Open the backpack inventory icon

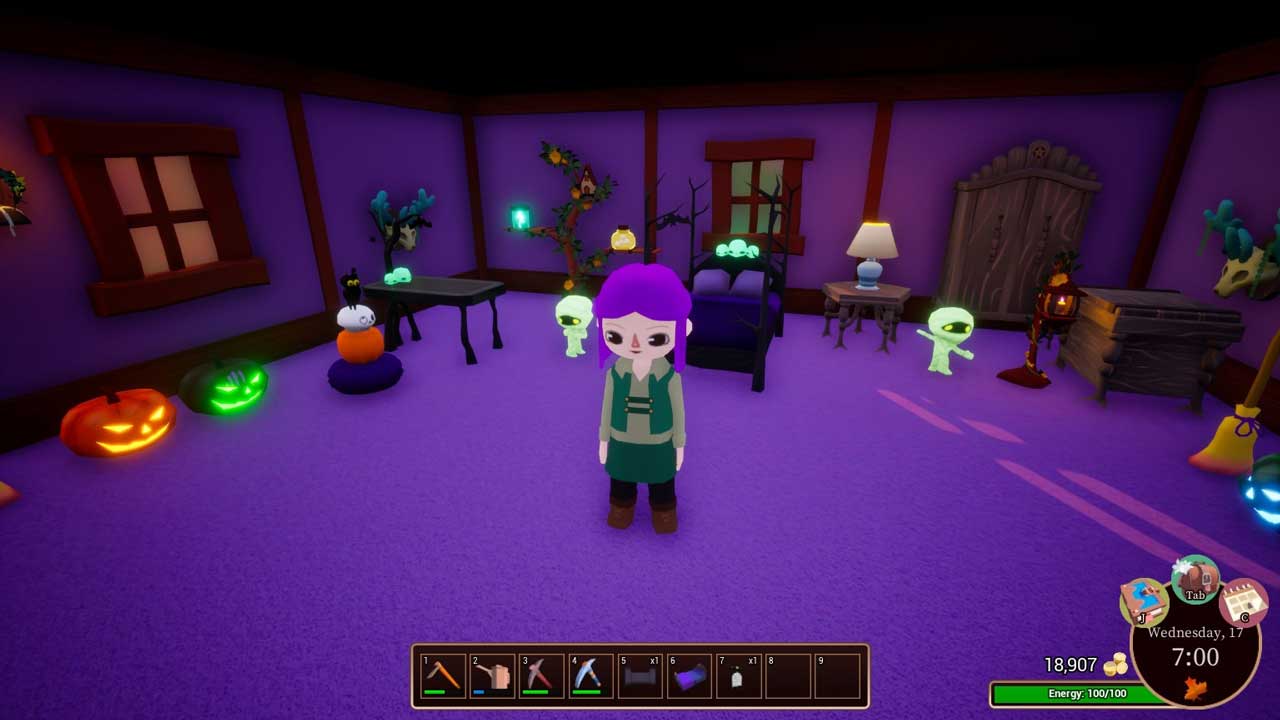[1196, 579]
